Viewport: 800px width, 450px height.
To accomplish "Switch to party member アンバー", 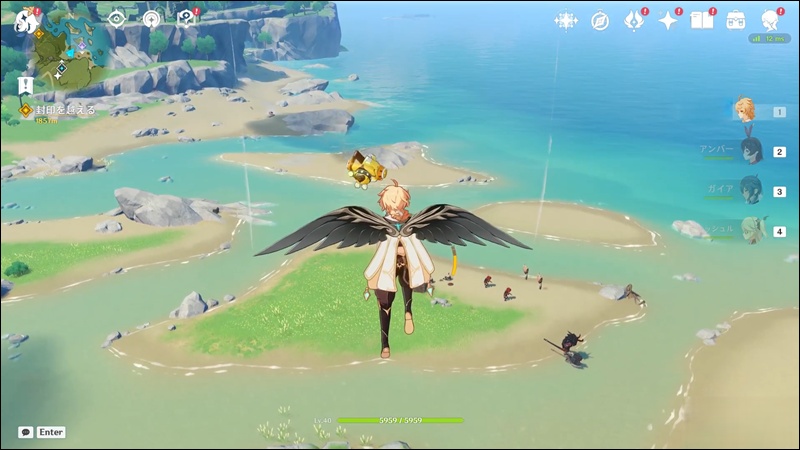I will 750,151.
